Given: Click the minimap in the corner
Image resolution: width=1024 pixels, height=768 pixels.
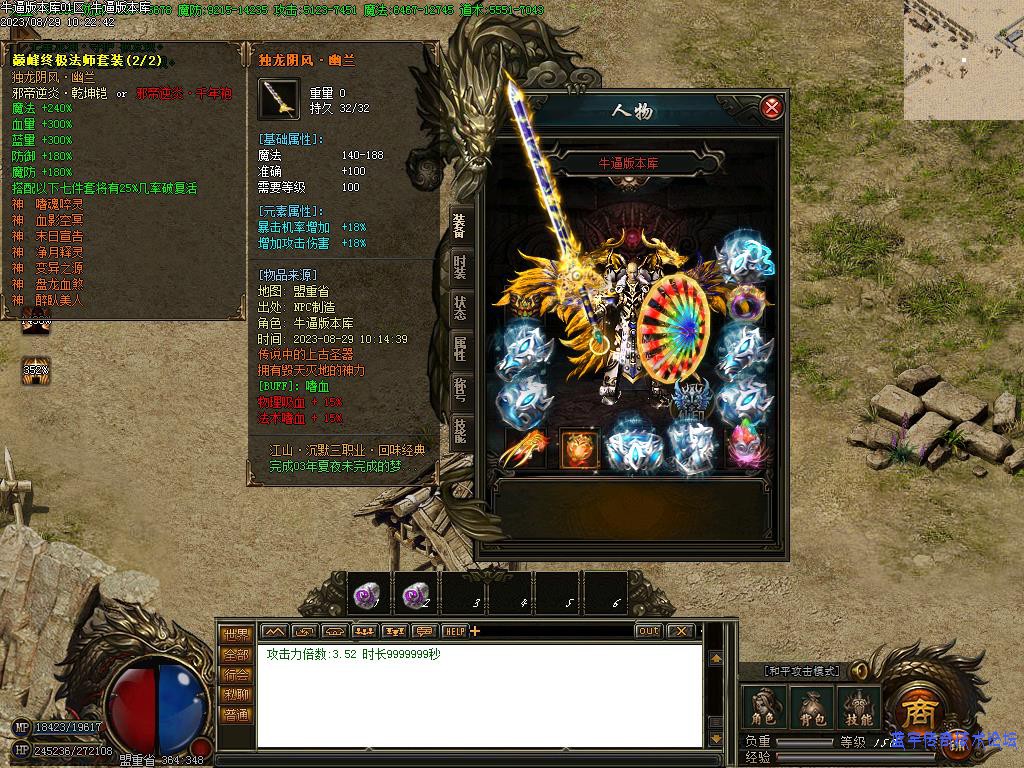Looking at the screenshot, I should pos(963,59).
